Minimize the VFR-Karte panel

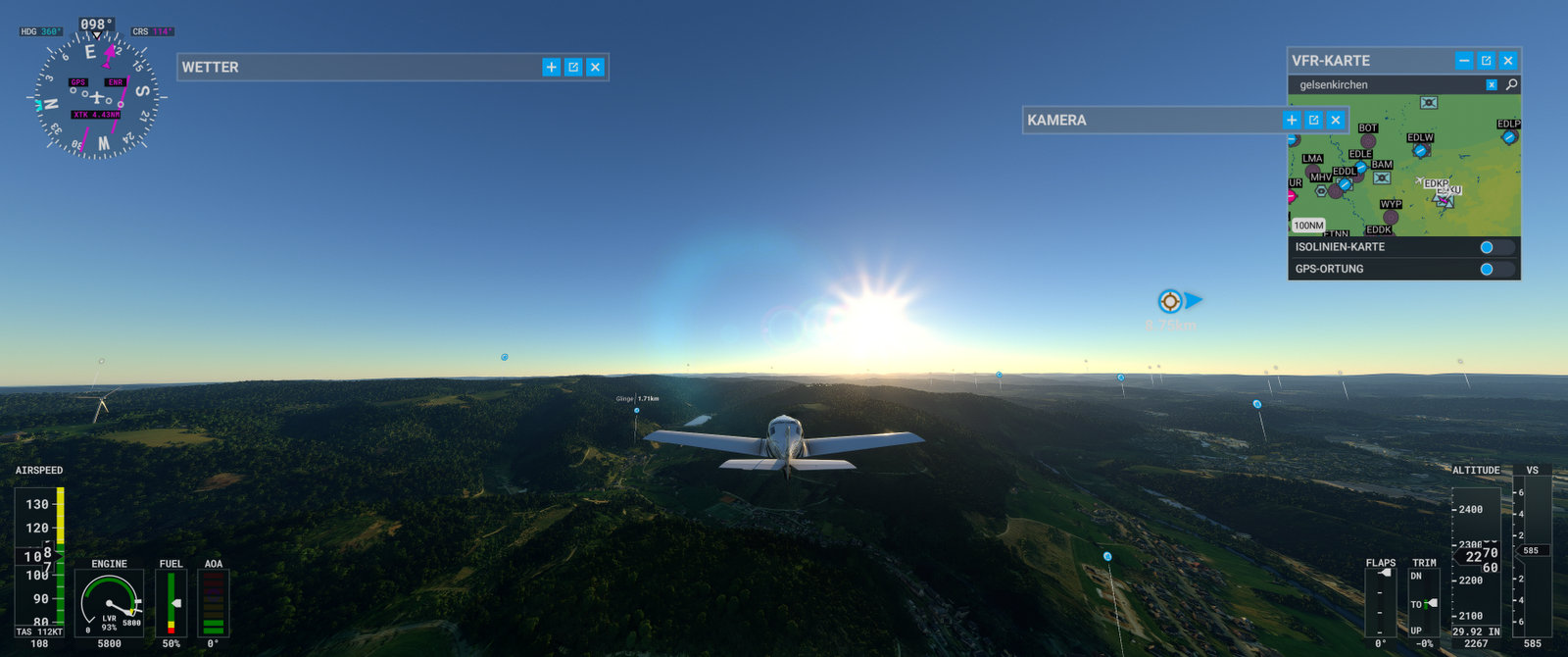[1464, 61]
